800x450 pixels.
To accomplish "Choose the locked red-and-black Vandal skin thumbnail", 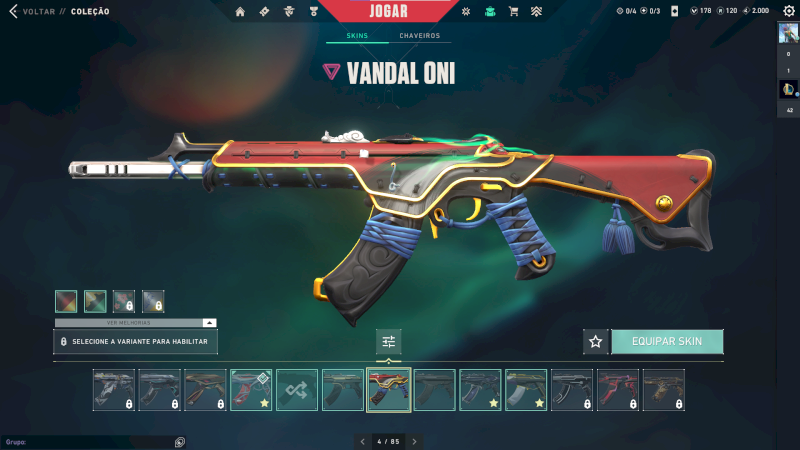I will coord(618,390).
